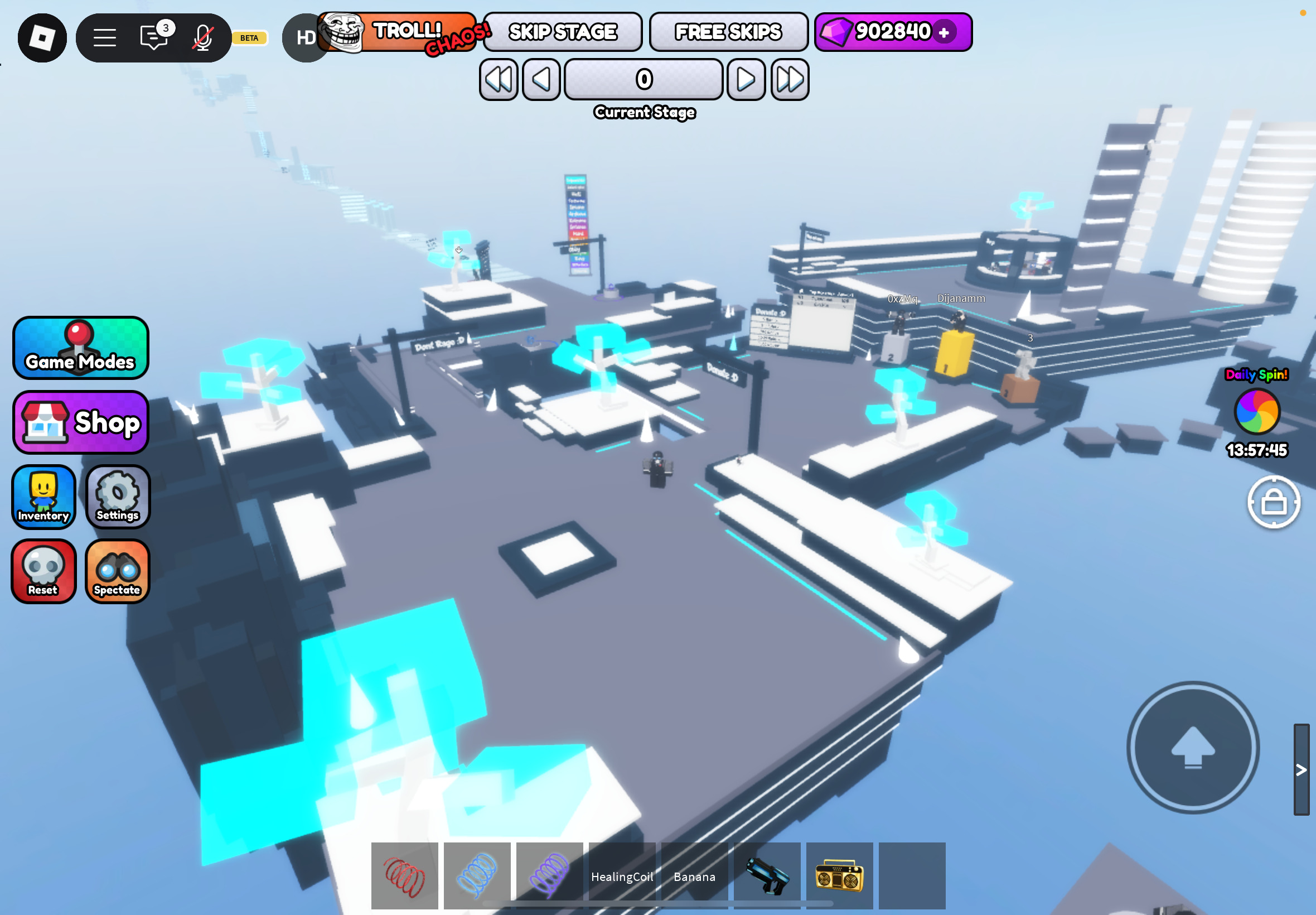The height and width of the screenshot is (915, 1316).
Task: Spectate players using the binoculars icon
Action: [x=117, y=571]
